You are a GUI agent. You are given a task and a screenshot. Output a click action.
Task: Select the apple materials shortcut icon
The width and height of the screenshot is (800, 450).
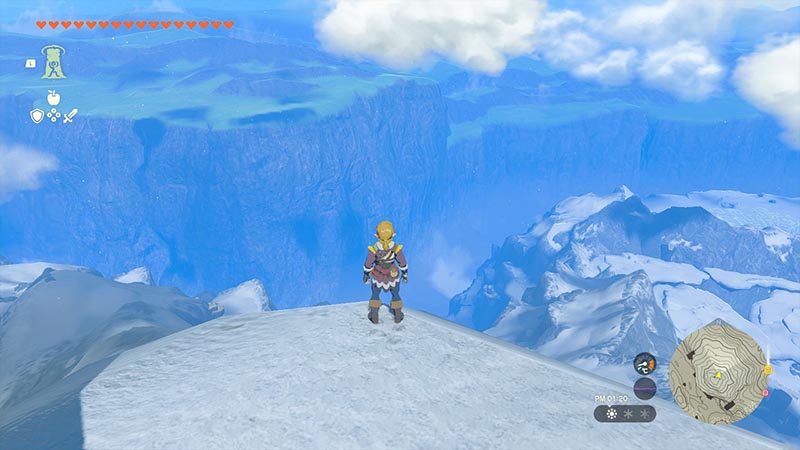click(52, 98)
